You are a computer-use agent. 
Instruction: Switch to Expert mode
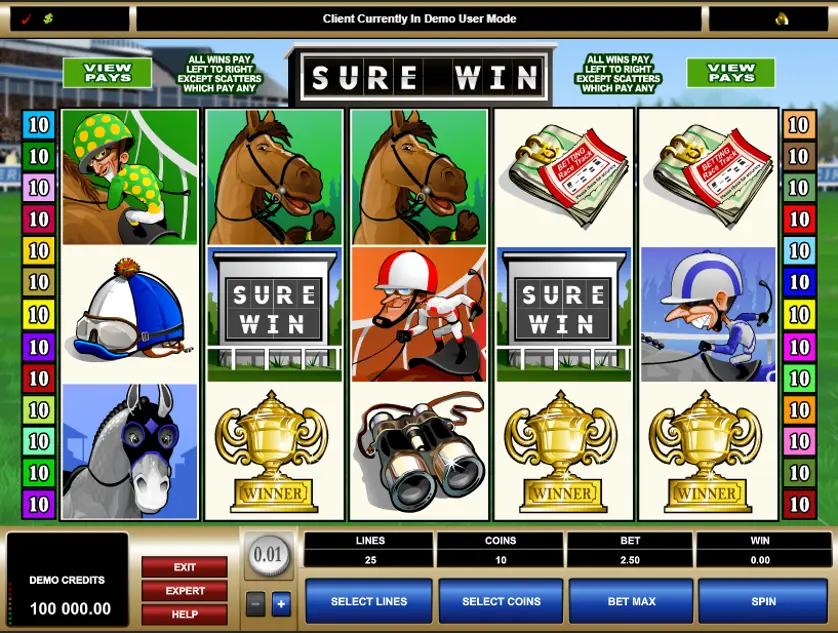click(184, 590)
